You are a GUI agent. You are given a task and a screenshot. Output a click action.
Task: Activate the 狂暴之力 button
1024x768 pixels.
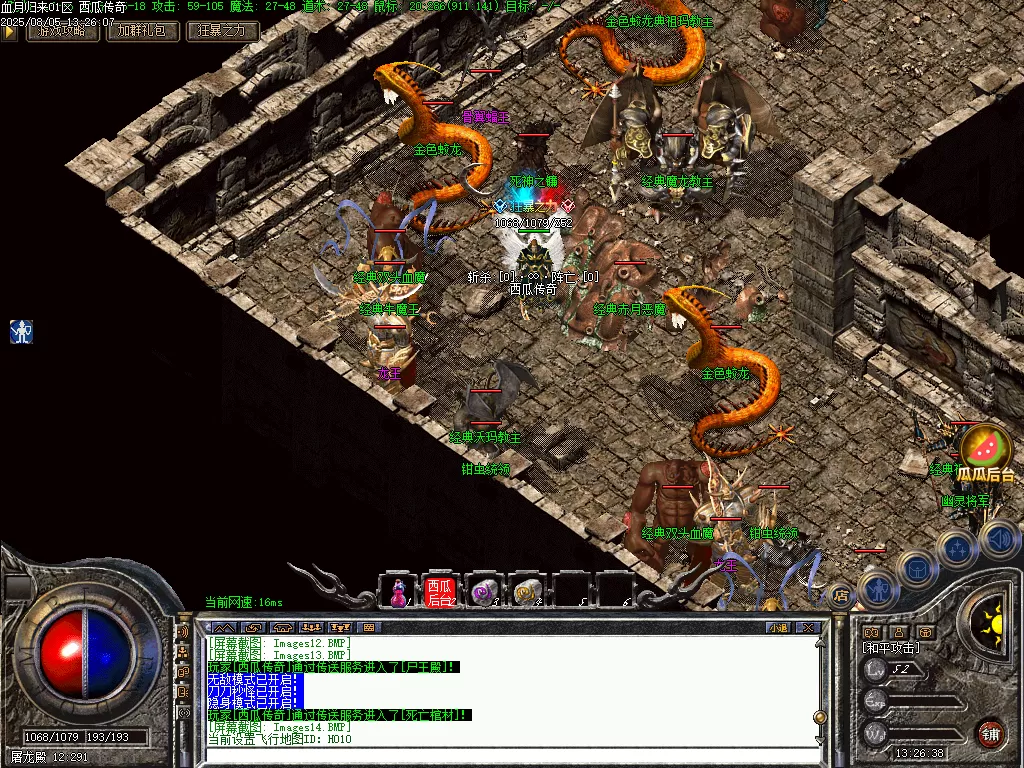click(223, 31)
